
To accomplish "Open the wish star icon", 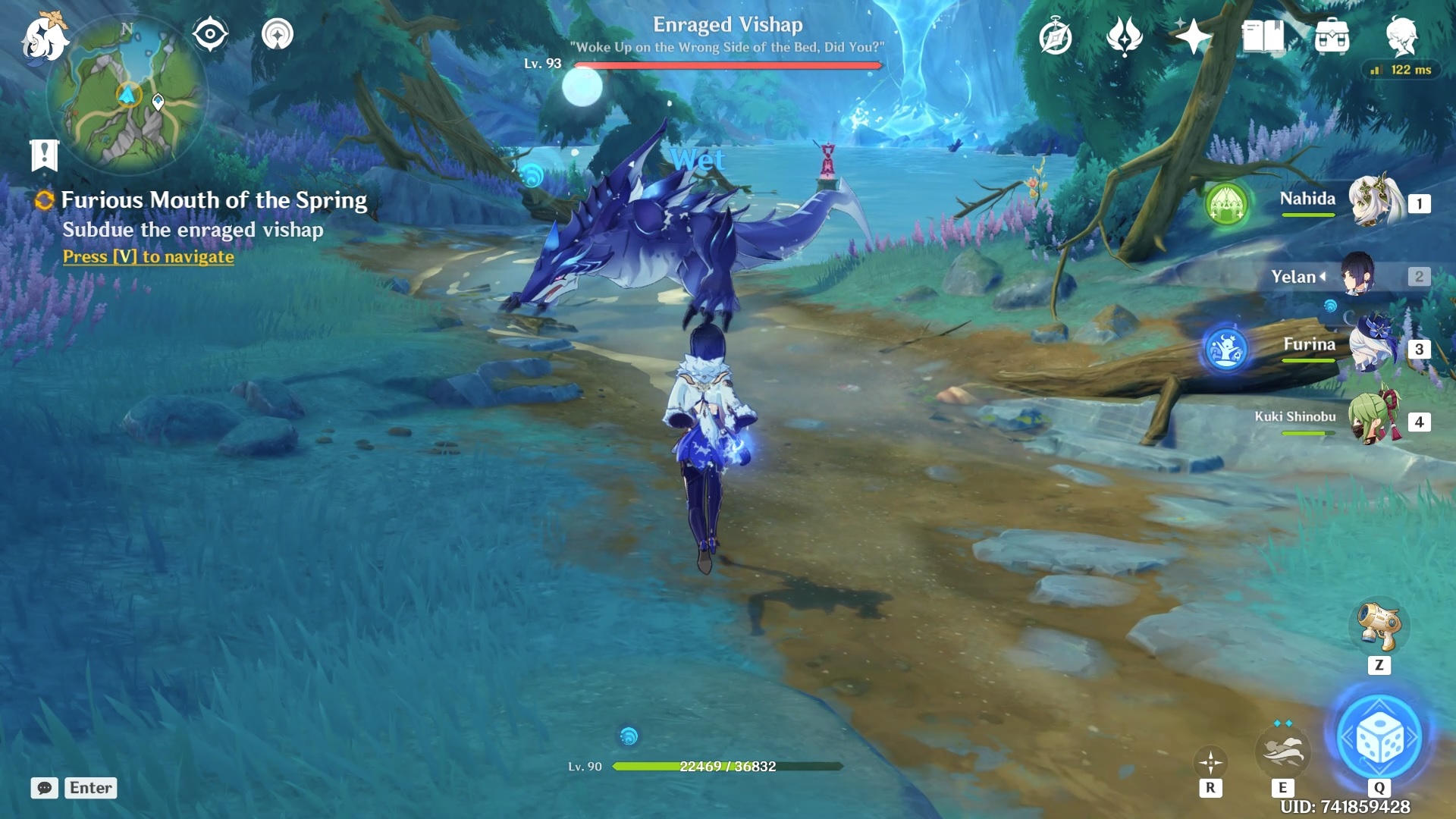I will coord(1193,36).
